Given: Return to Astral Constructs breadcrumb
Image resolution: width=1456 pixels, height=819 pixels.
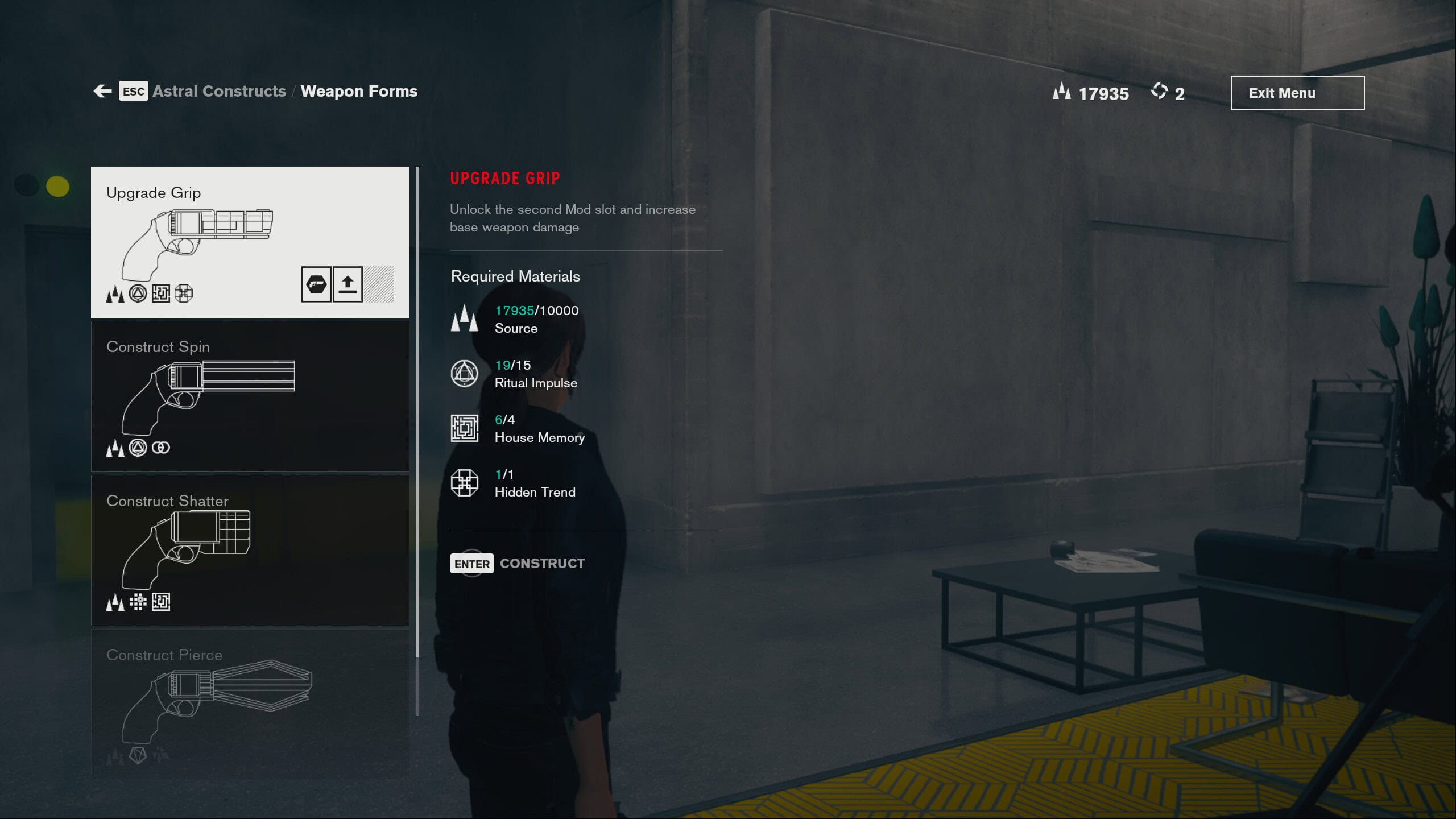Looking at the screenshot, I should click(x=219, y=91).
